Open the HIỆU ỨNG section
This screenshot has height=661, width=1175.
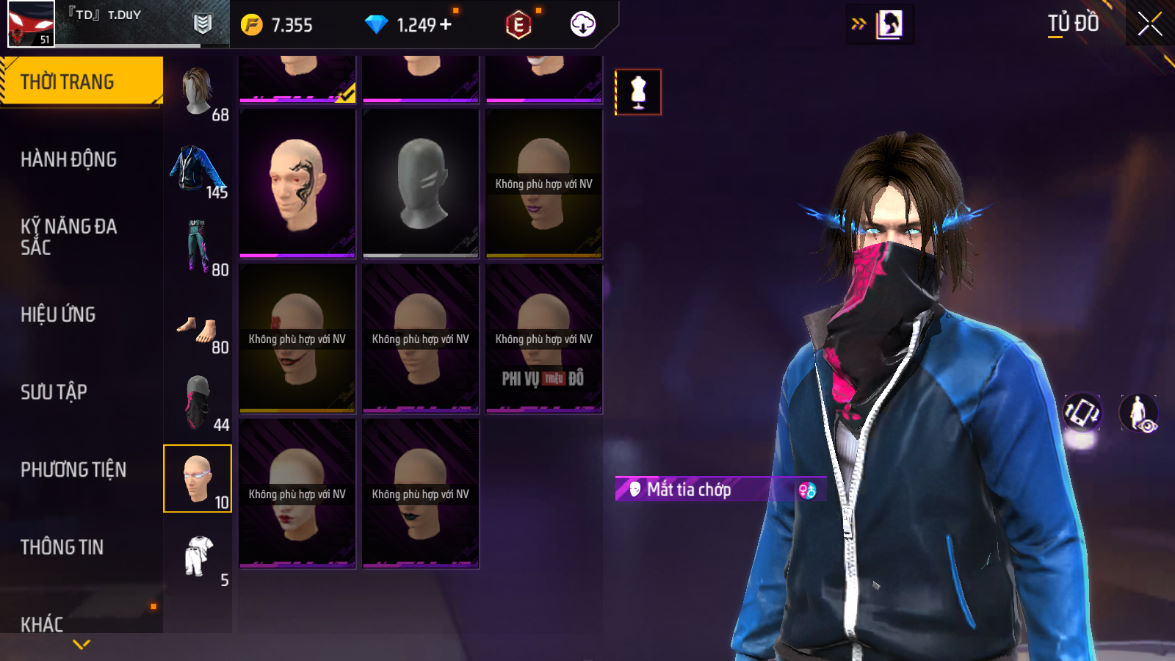58,314
